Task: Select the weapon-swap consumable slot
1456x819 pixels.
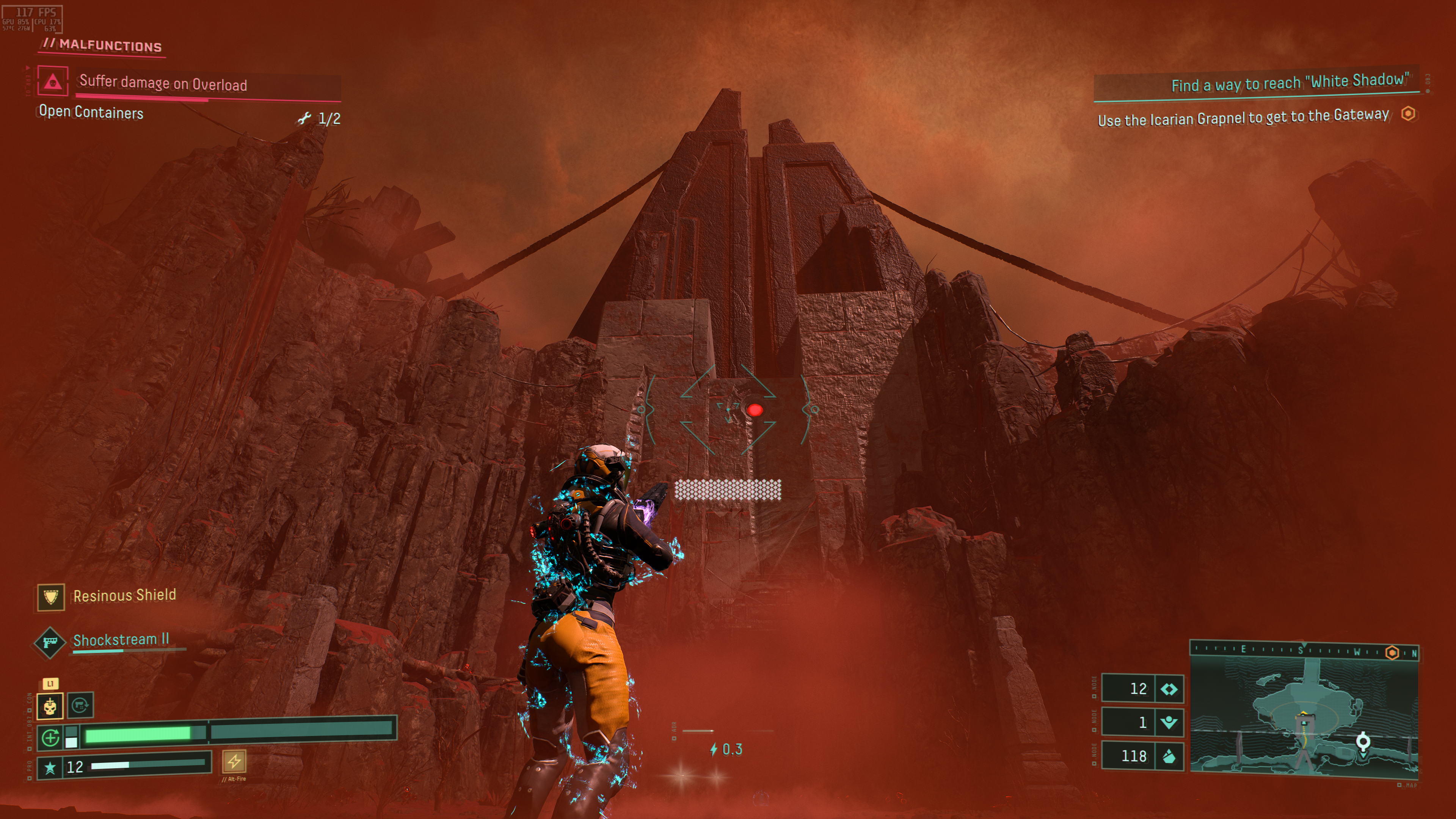Action: (80, 705)
